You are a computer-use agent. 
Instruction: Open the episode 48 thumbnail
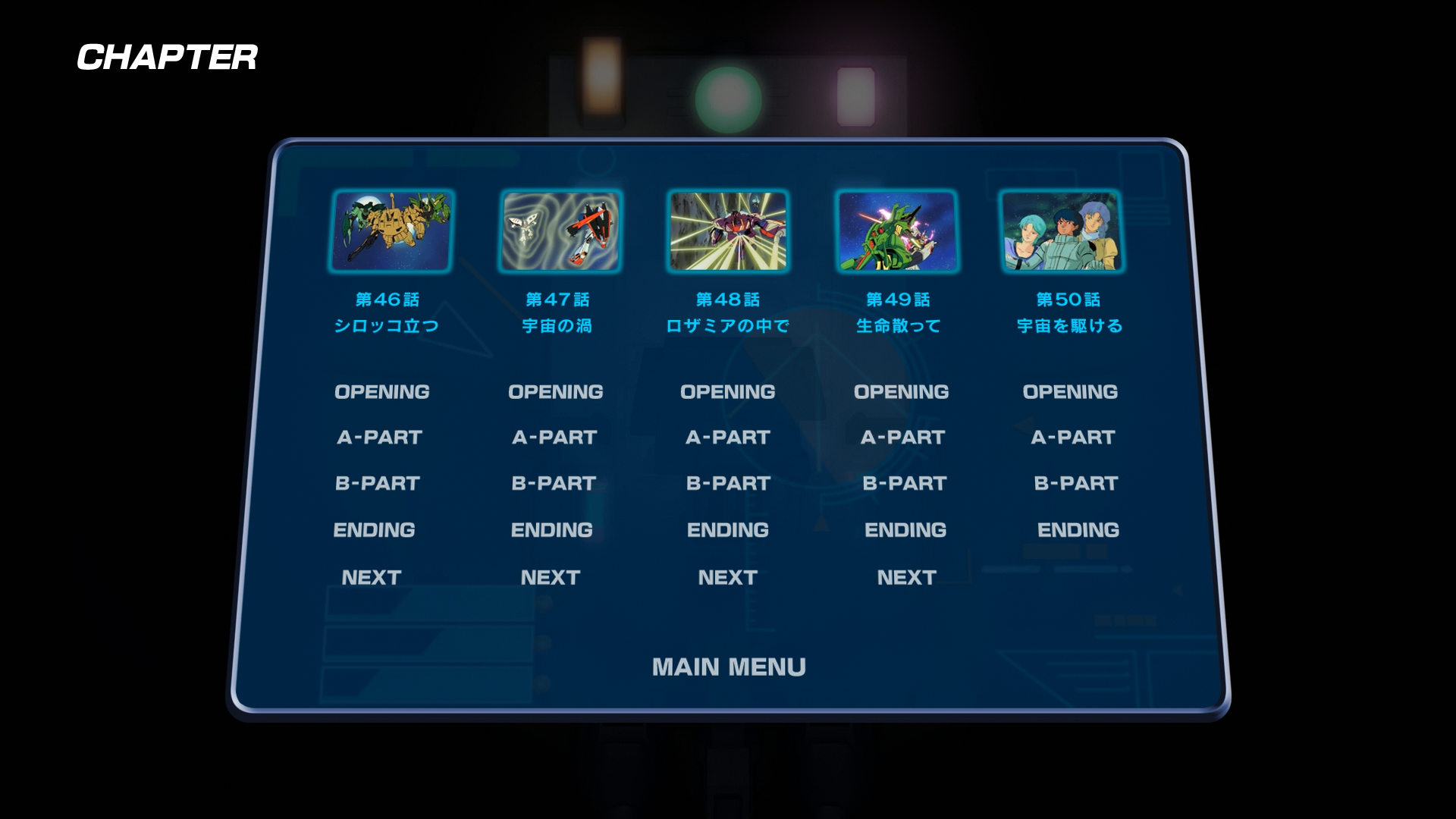click(x=728, y=231)
